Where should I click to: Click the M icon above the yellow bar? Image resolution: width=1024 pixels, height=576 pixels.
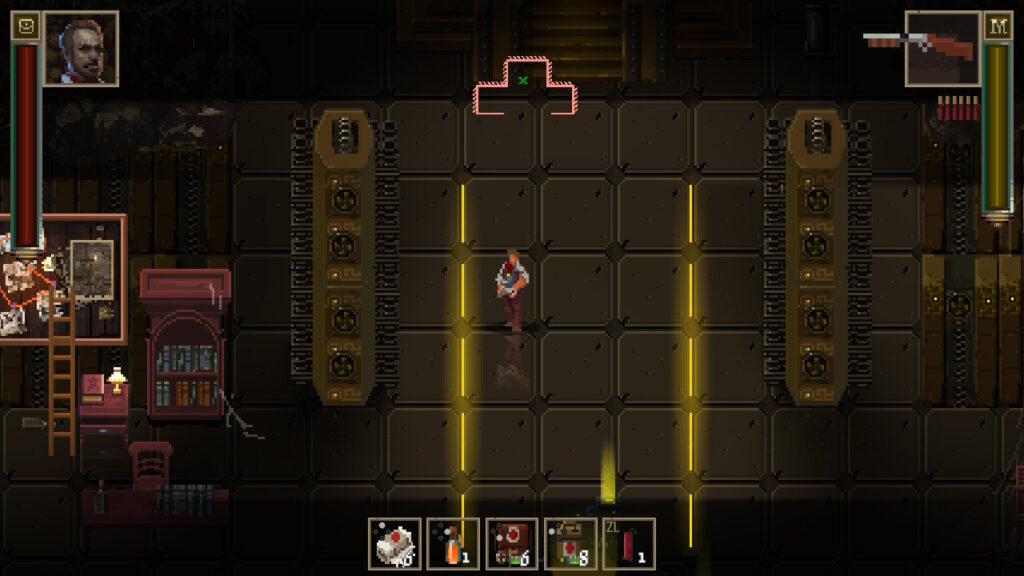[x=997, y=26]
